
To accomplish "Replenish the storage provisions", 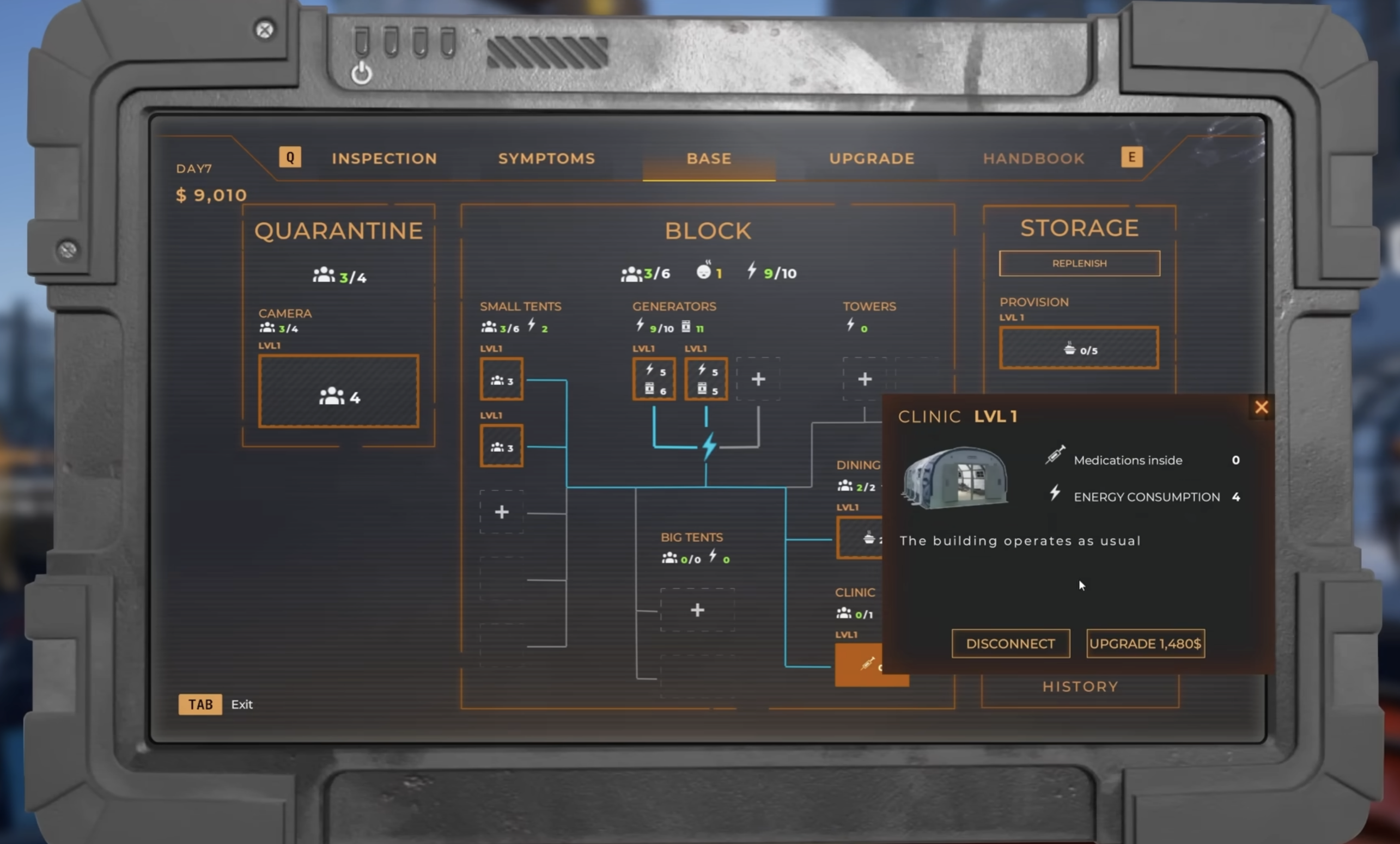I will pyautogui.click(x=1079, y=264).
